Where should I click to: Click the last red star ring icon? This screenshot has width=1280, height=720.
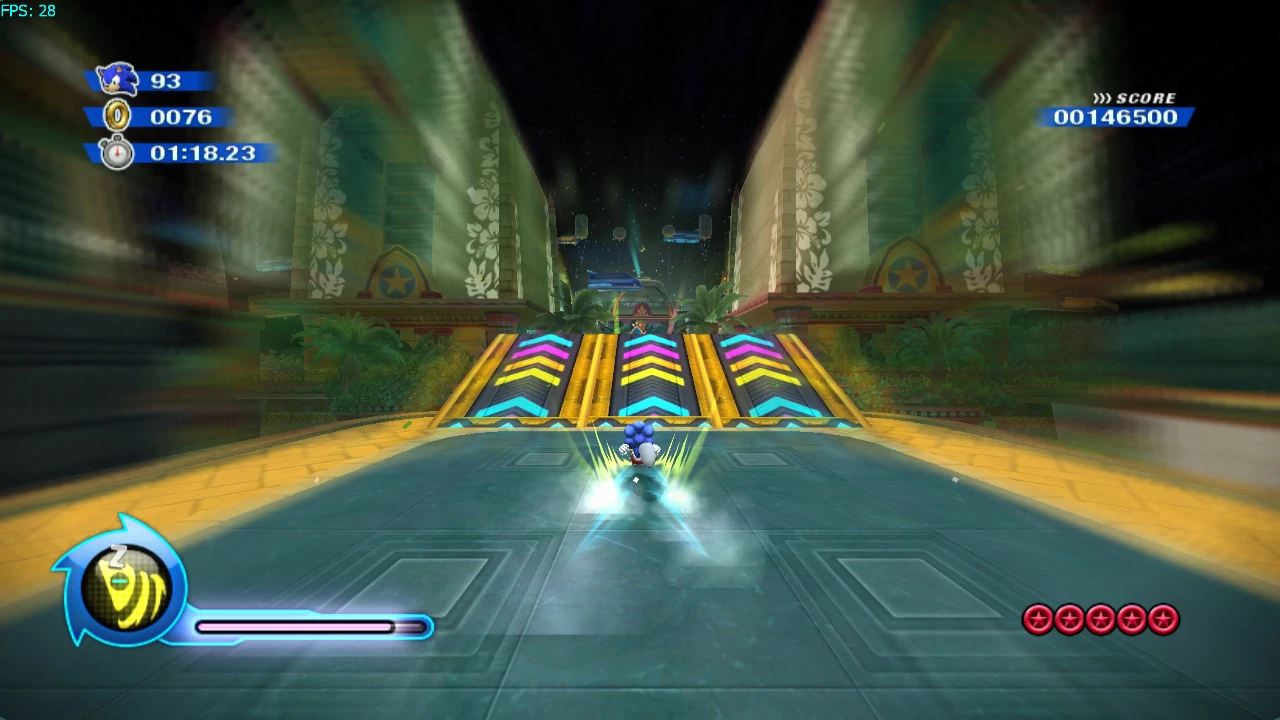[x=1162, y=620]
